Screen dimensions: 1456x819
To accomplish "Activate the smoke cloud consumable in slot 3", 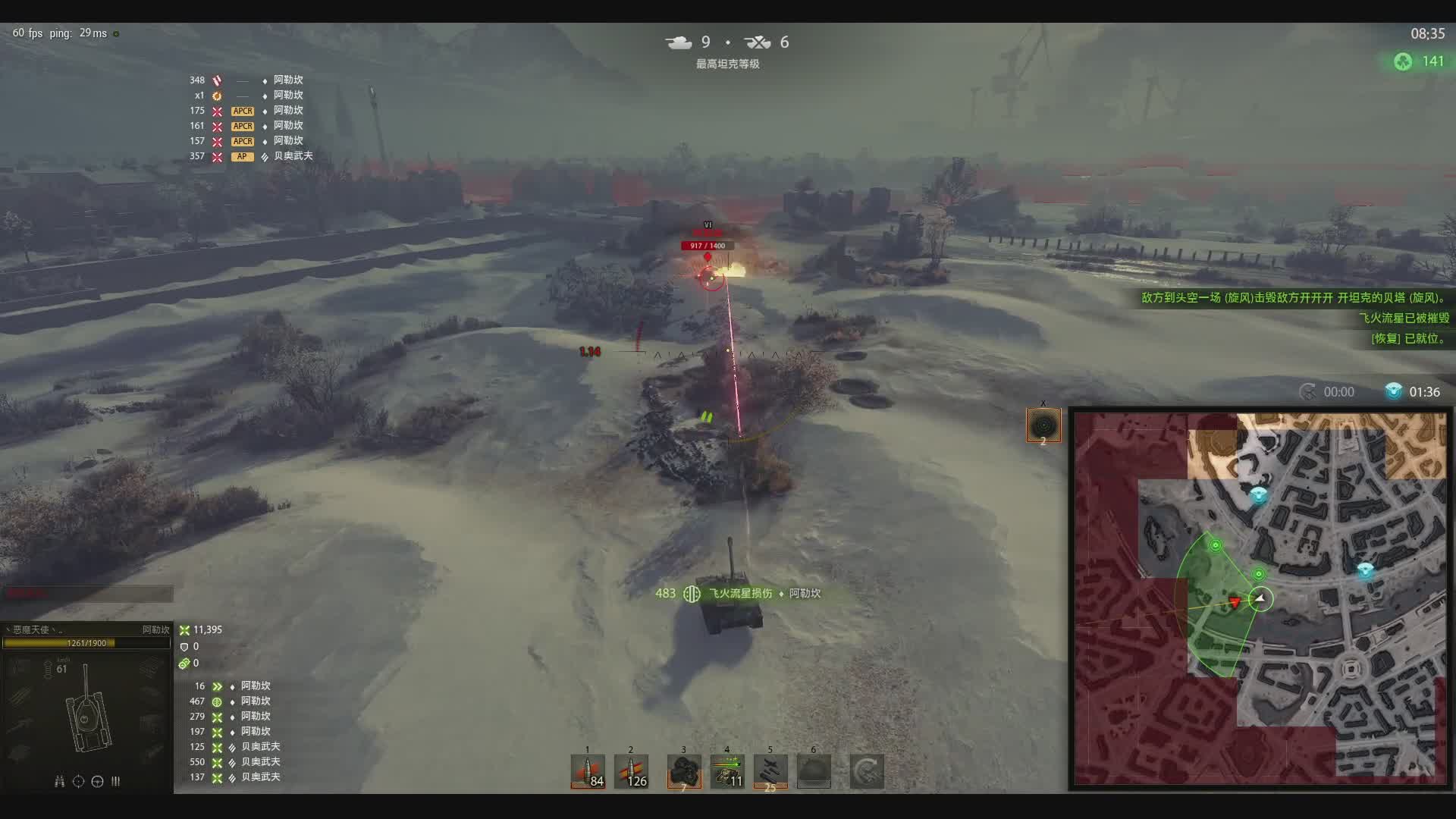I will [683, 772].
